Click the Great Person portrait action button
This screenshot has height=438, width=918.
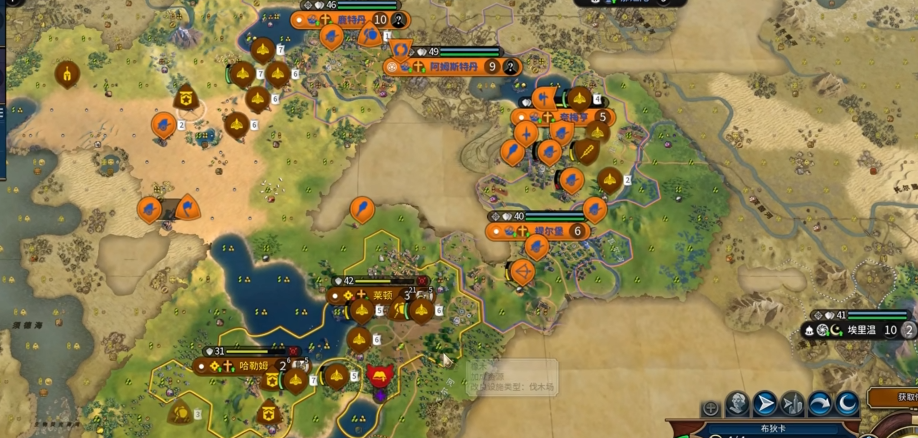pyautogui.click(x=737, y=404)
